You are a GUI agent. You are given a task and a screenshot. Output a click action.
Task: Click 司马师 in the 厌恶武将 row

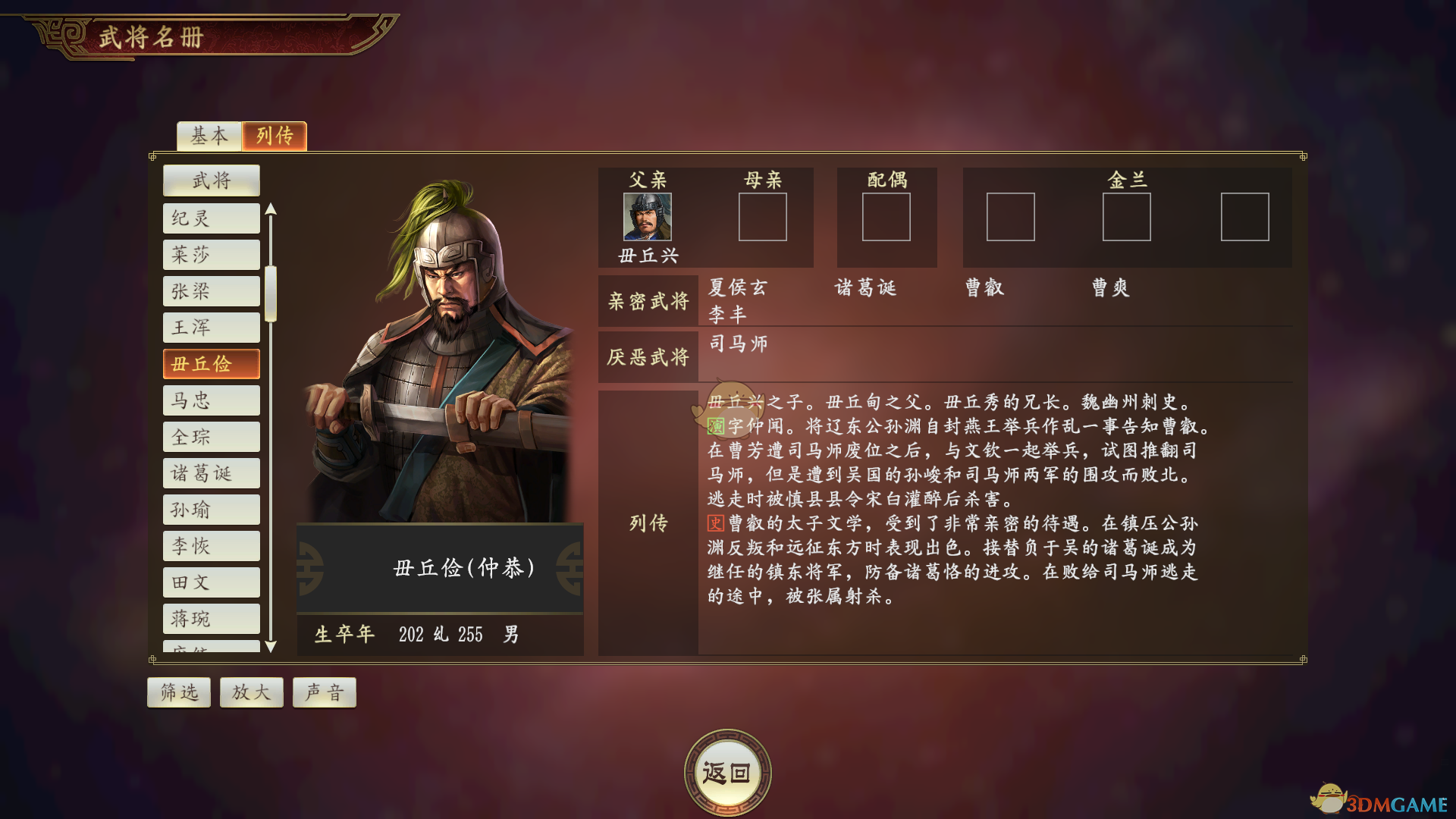tap(739, 344)
